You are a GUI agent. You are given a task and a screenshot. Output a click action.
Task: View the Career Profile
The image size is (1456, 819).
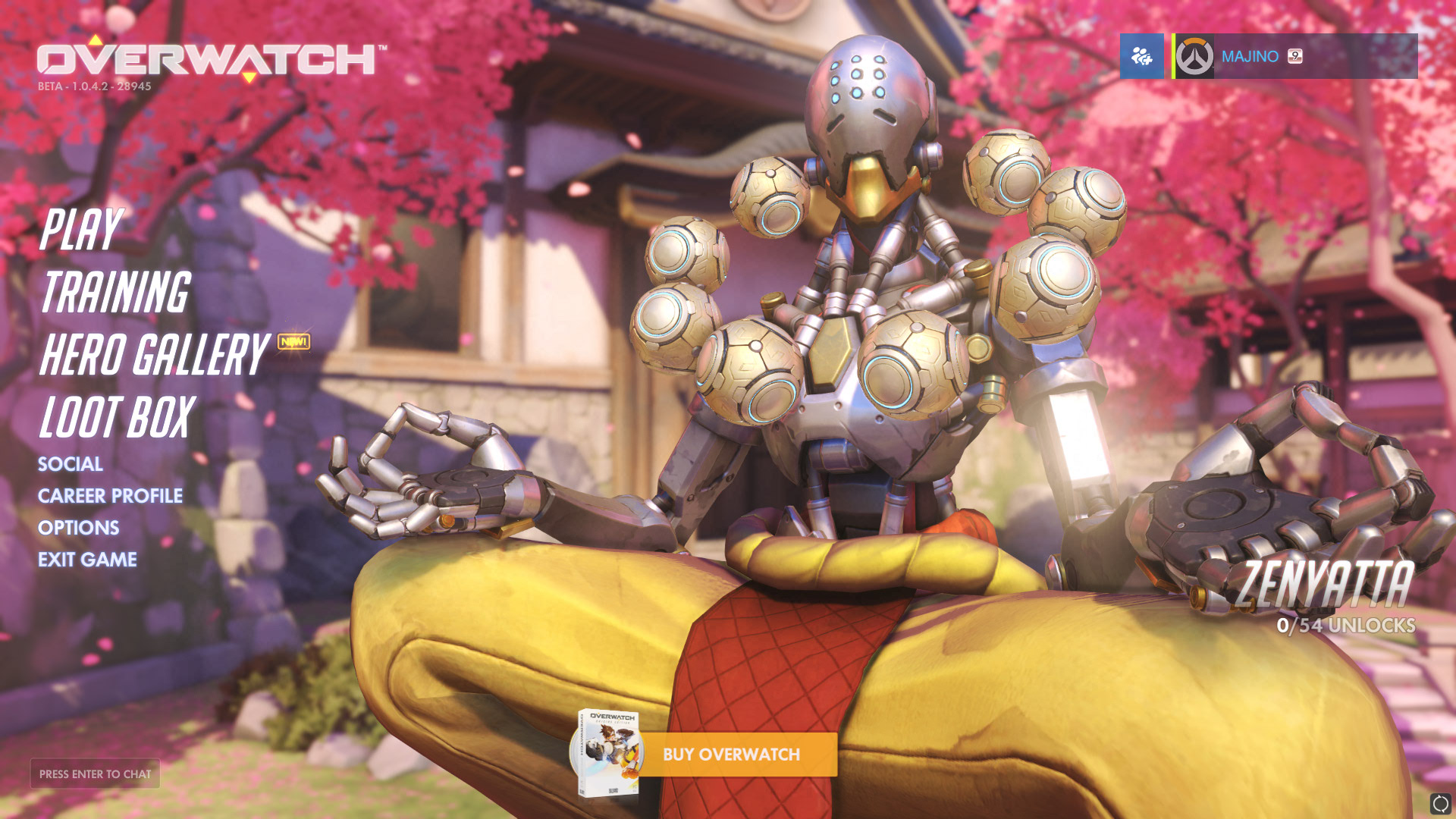pyautogui.click(x=110, y=496)
